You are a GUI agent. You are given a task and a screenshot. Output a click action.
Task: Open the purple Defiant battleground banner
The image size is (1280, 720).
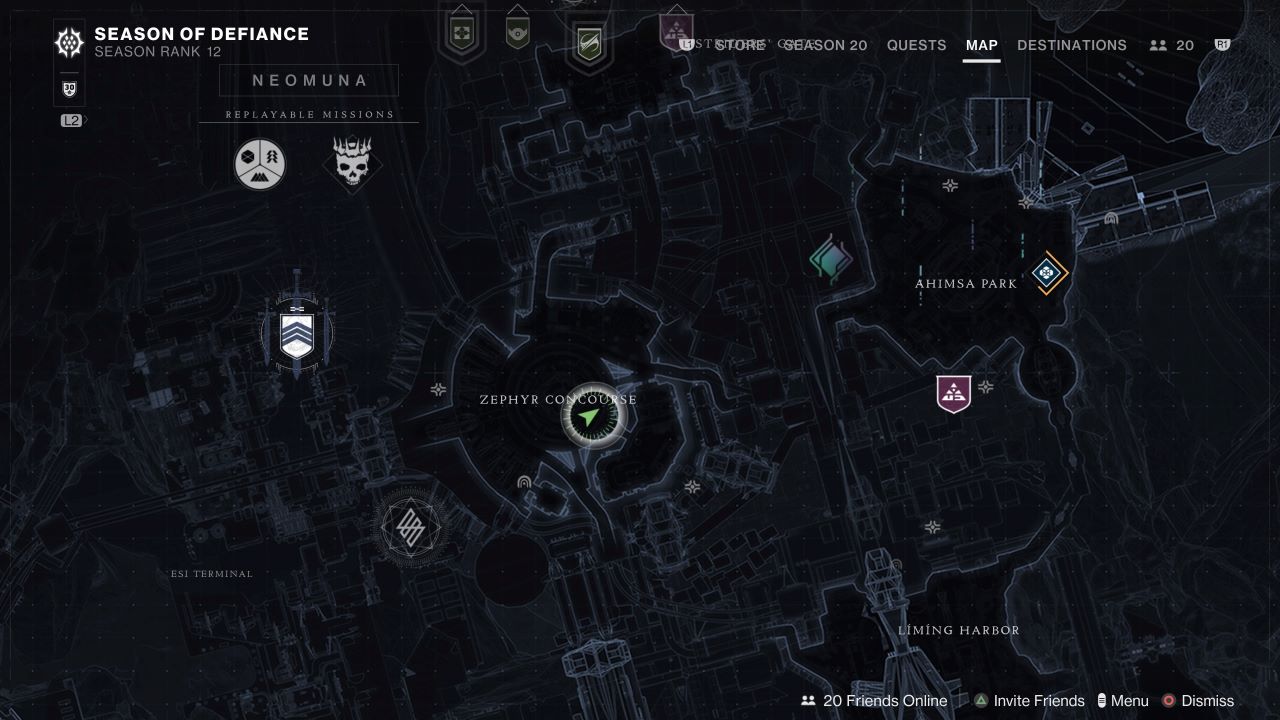click(952, 392)
